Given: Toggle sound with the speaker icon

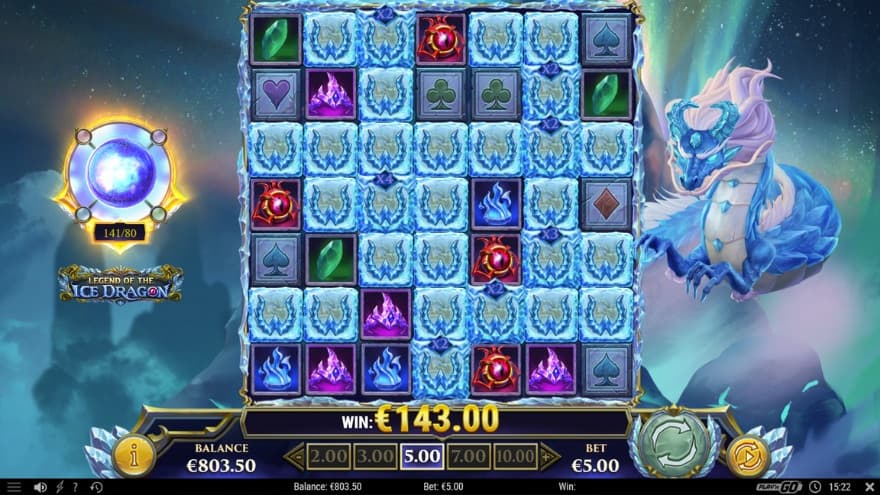Looking at the screenshot, I should (x=40, y=487).
